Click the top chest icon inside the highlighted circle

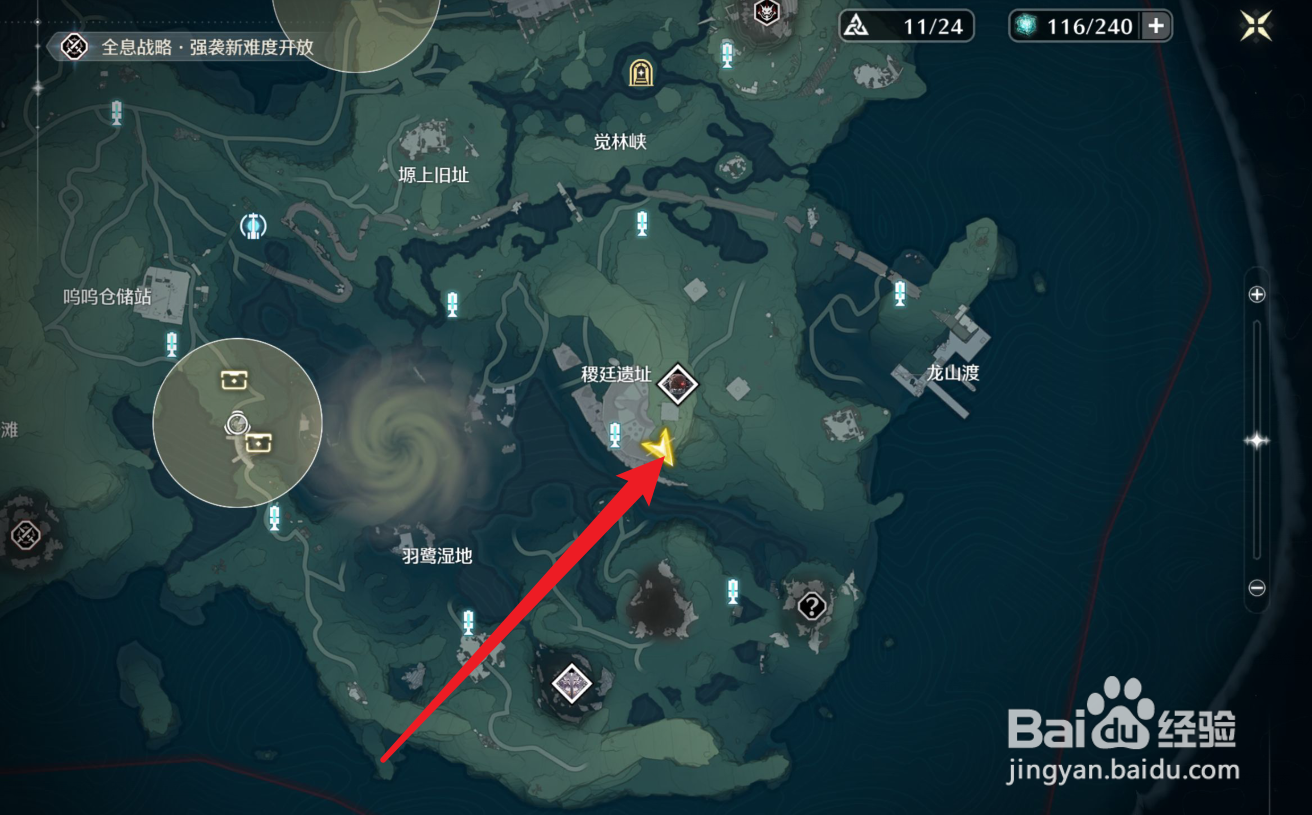pyautogui.click(x=234, y=379)
